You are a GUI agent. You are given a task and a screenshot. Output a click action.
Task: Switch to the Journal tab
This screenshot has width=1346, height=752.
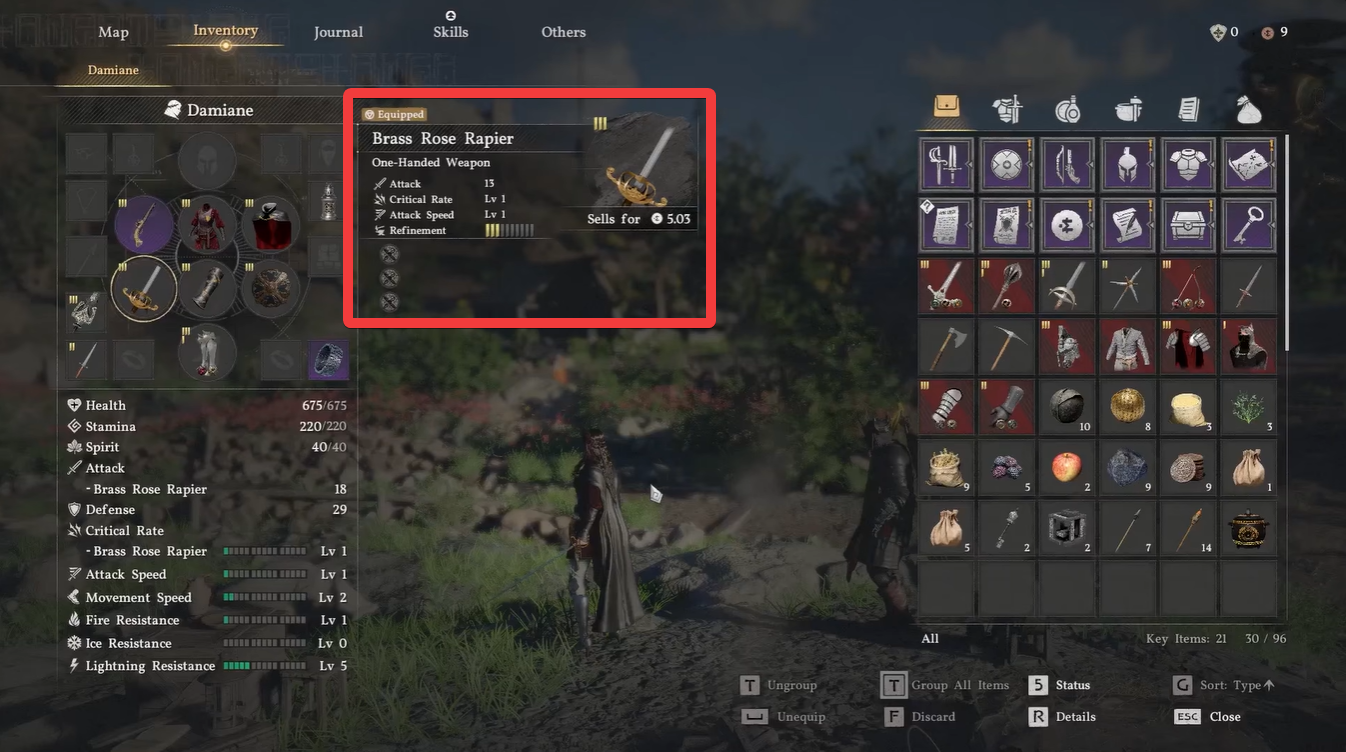338,31
